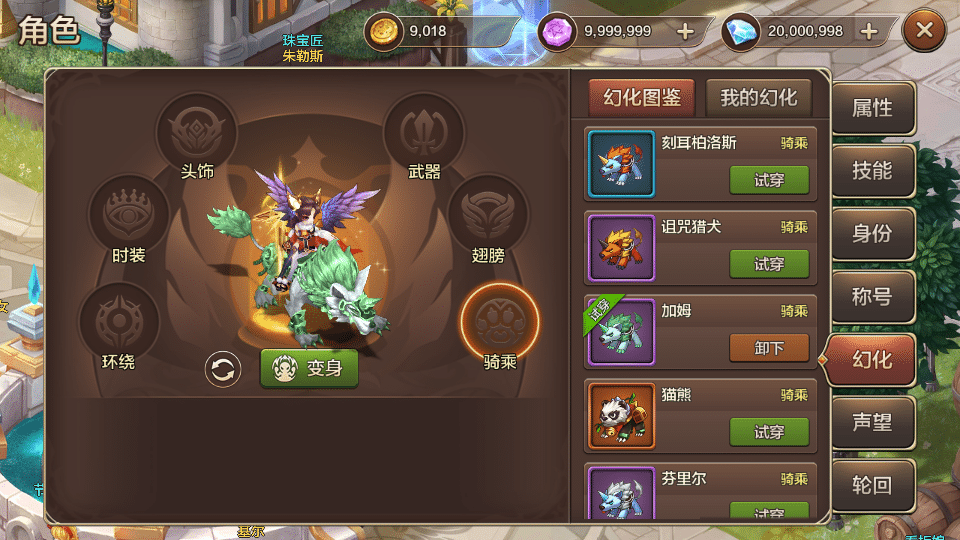Close the character panel with the X button
The image size is (960, 540).
click(x=924, y=31)
